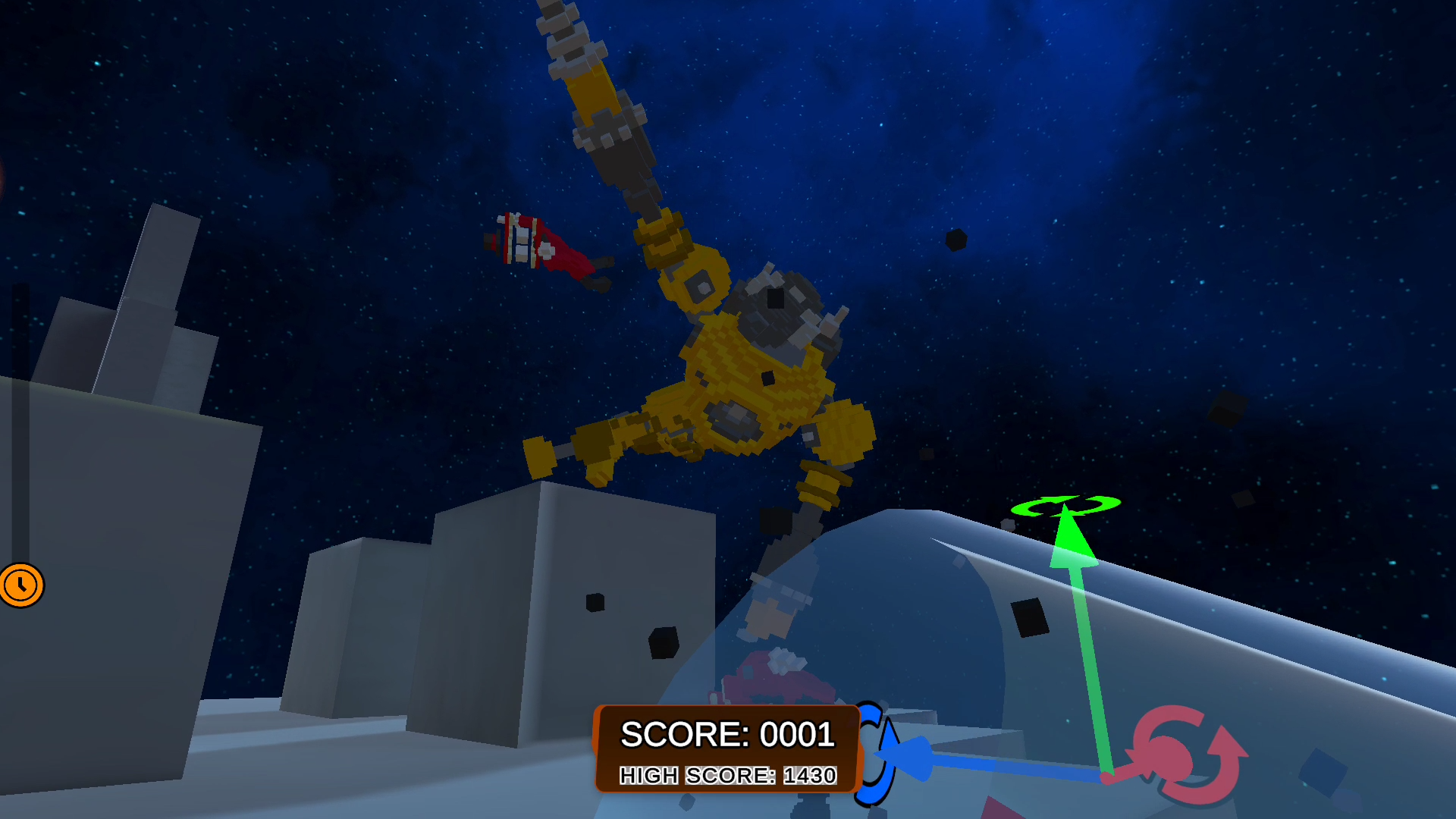
Task: Select the HIGH SCORE: 1430 label
Action: click(727, 775)
